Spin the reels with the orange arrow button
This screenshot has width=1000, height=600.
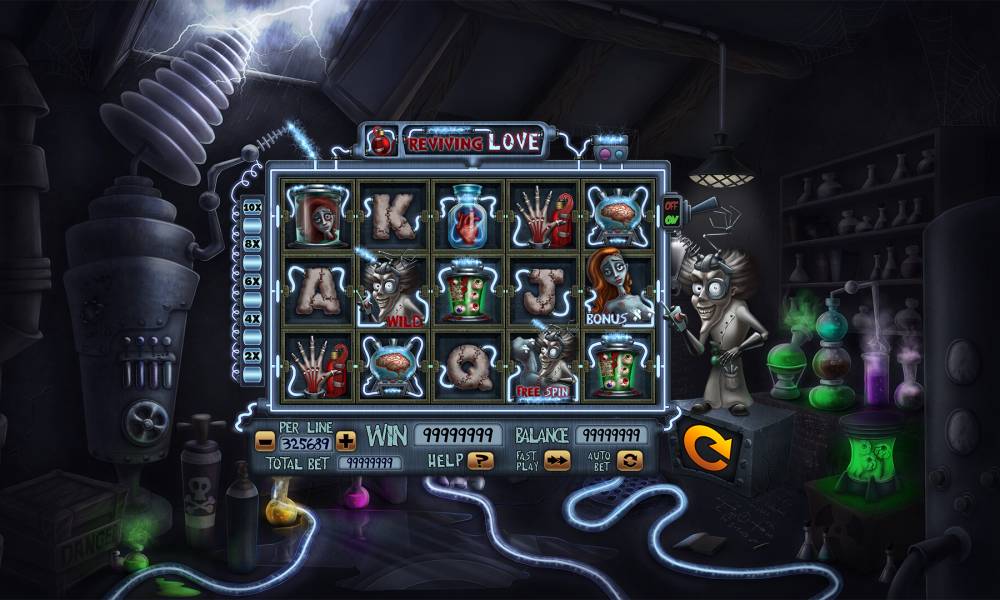click(x=708, y=447)
